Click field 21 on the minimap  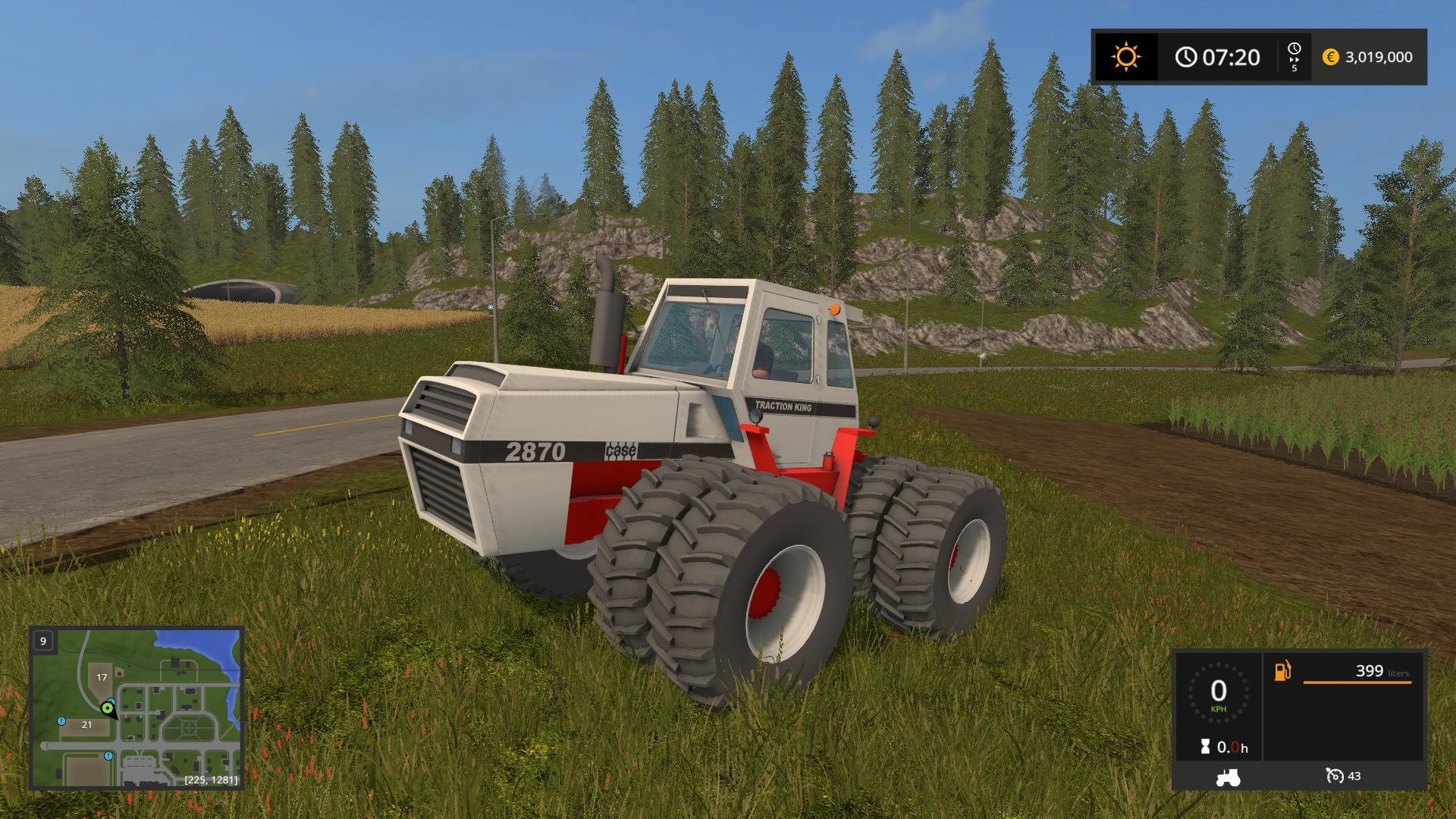coord(86,725)
